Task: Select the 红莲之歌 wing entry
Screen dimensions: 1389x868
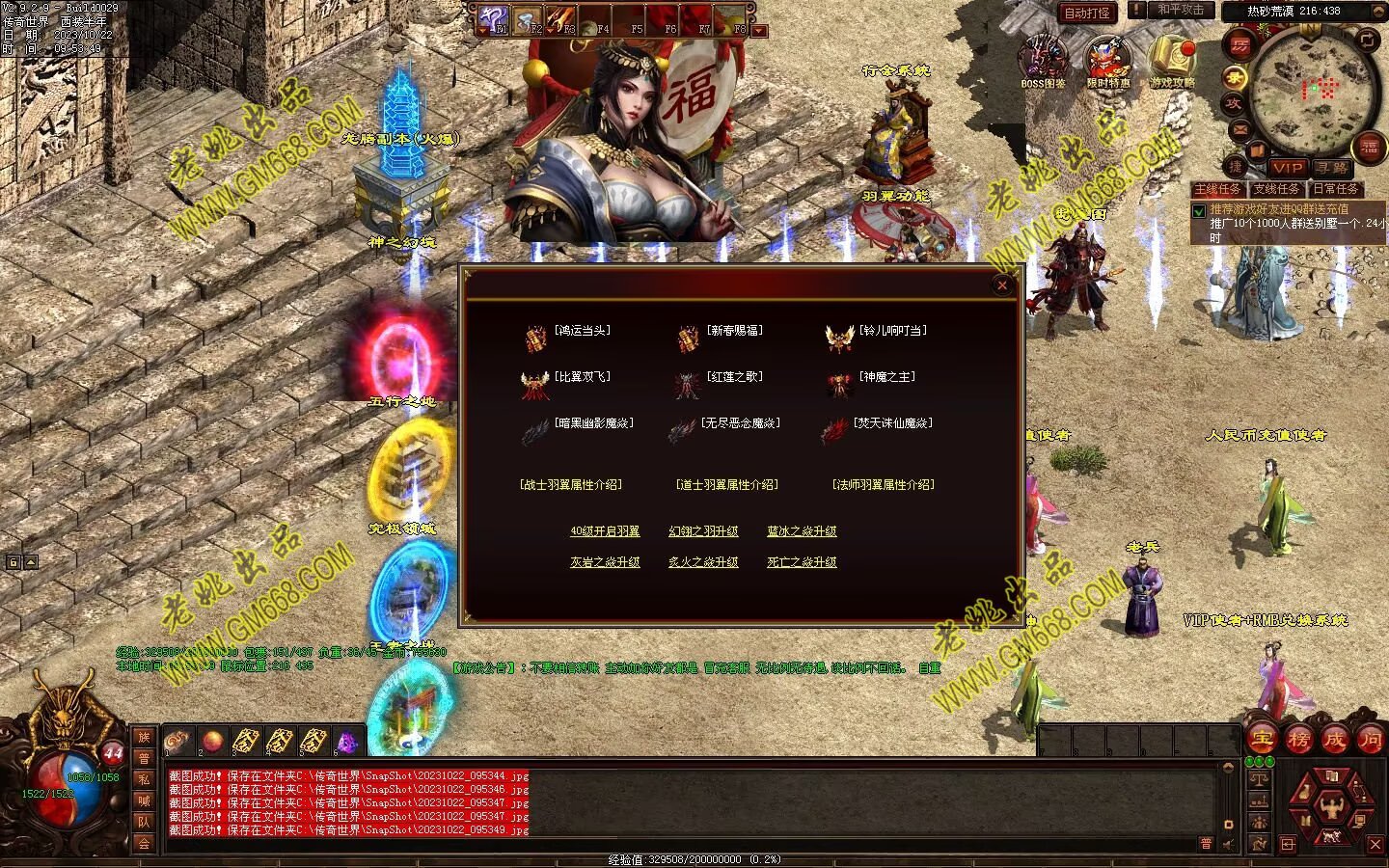Action: (734, 377)
